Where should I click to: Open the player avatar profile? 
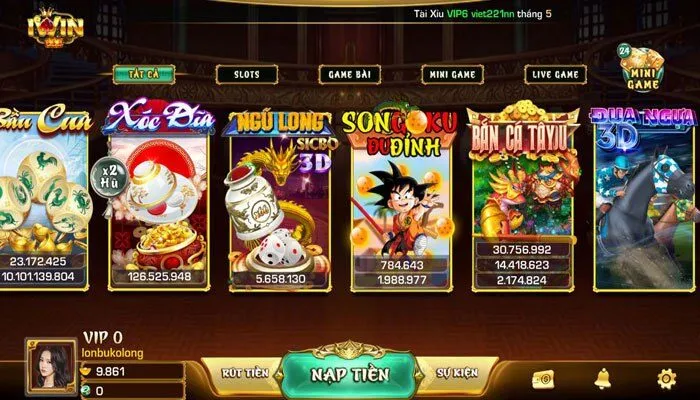click(x=51, y=366)
